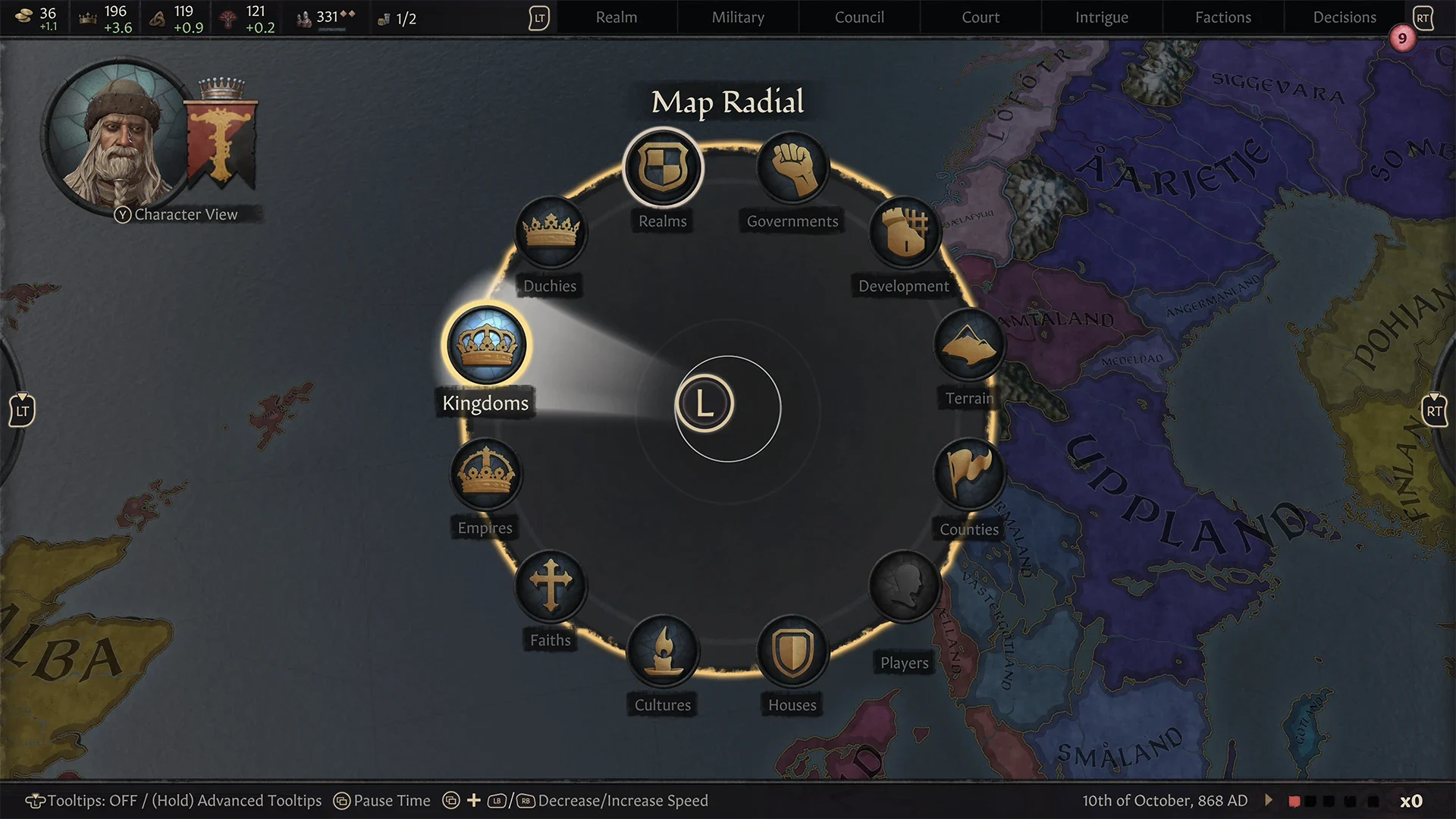Open the Duchies map mode
This screenshot has height=819, width=1456.
(551, 233)
